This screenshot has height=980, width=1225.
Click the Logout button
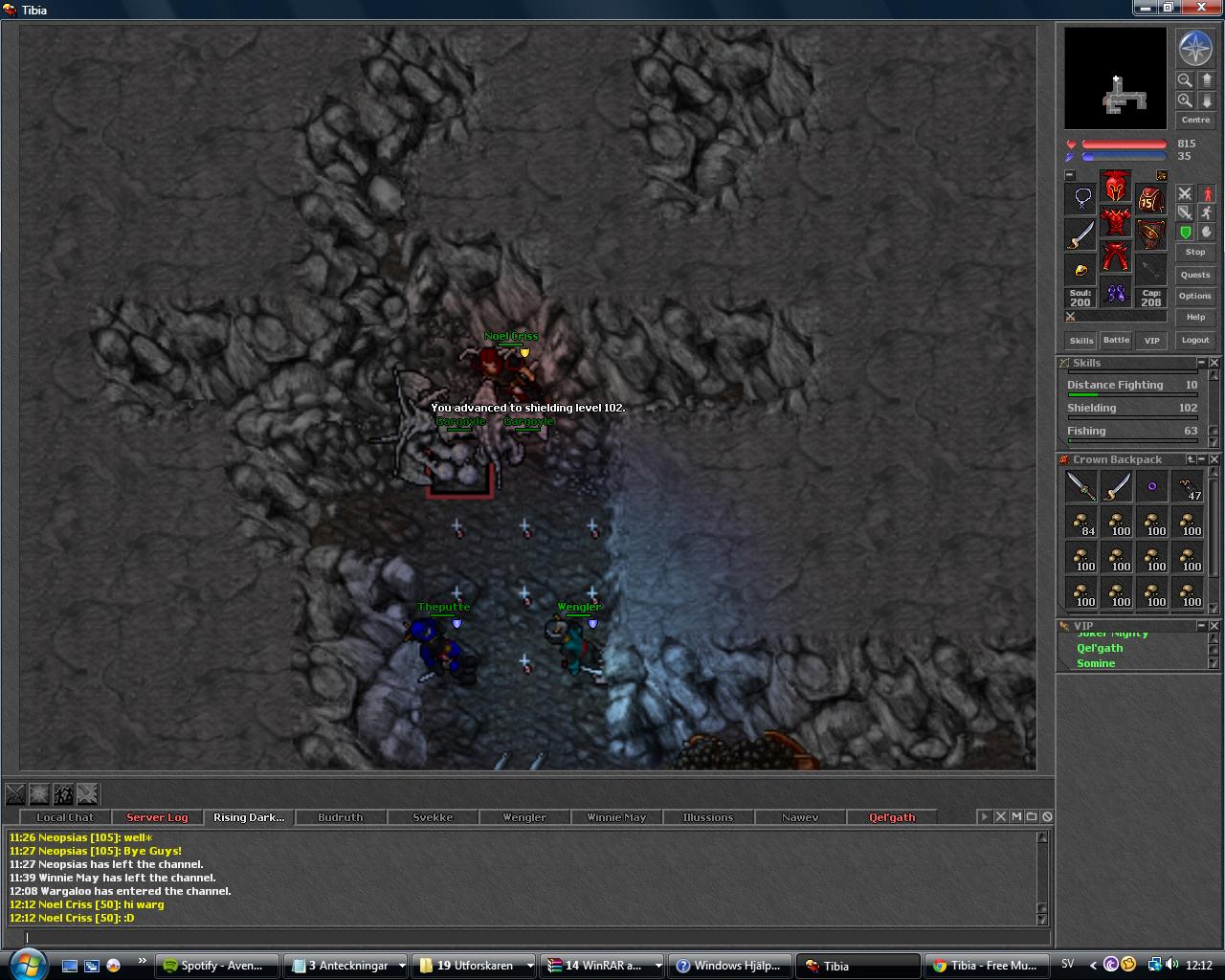click(x=1194, y=340)
